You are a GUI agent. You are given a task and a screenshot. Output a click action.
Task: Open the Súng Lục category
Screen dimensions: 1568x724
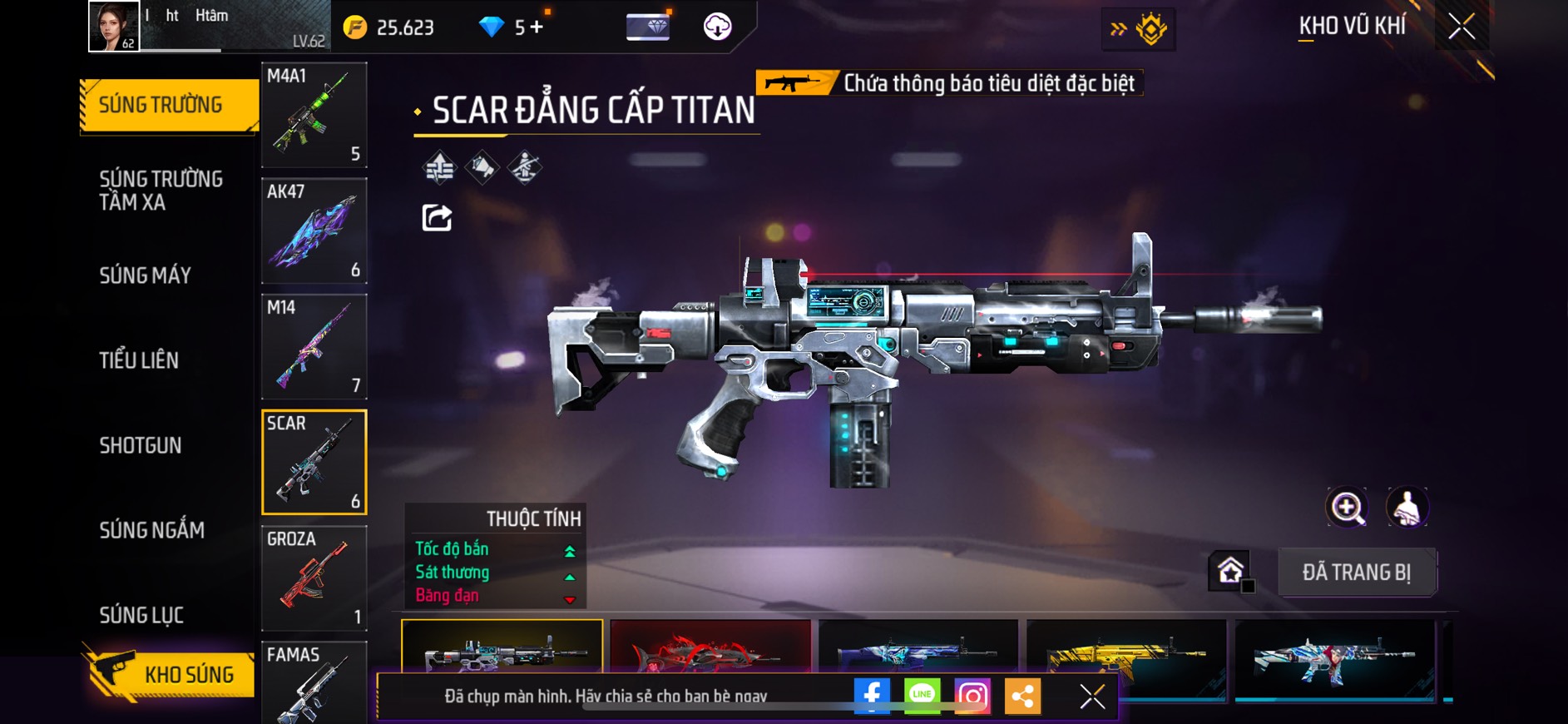pos(141,615)
